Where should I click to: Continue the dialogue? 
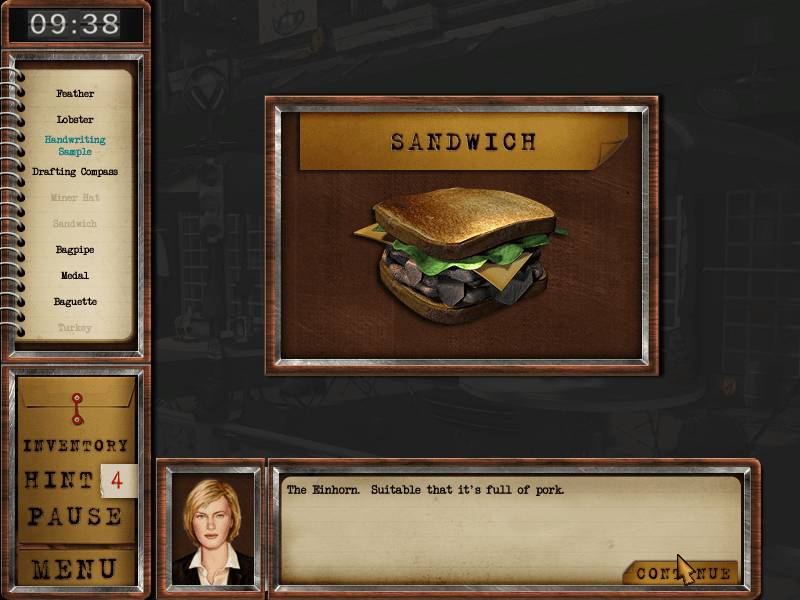coord(682,573)
